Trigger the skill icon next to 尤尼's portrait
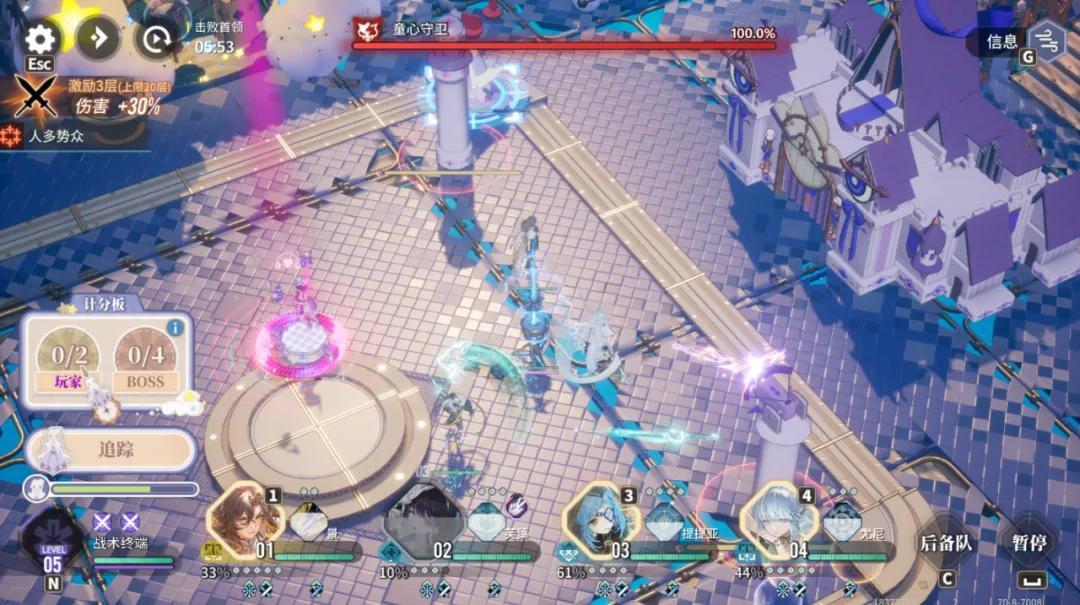Image resolution: width=1080 pixels, height=605 pixels. coord(842,521)
